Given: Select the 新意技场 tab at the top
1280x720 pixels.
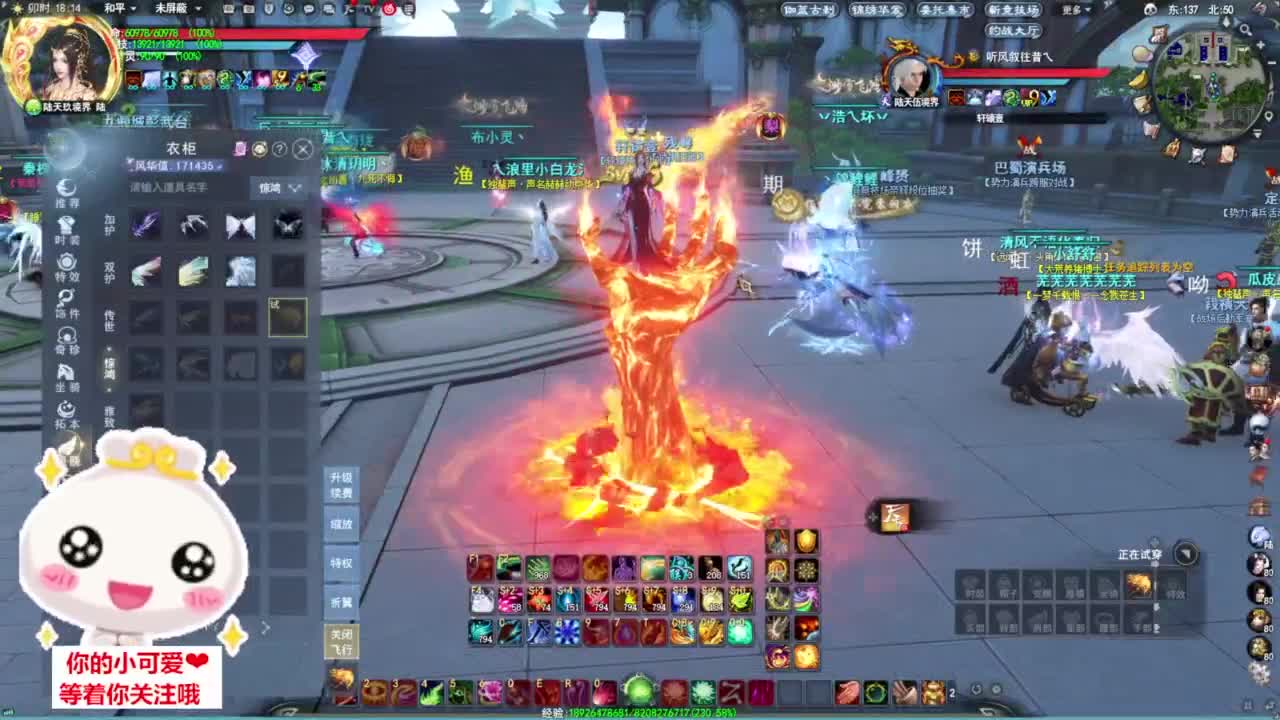Looking at the screenshot, I should (1013, 9).
